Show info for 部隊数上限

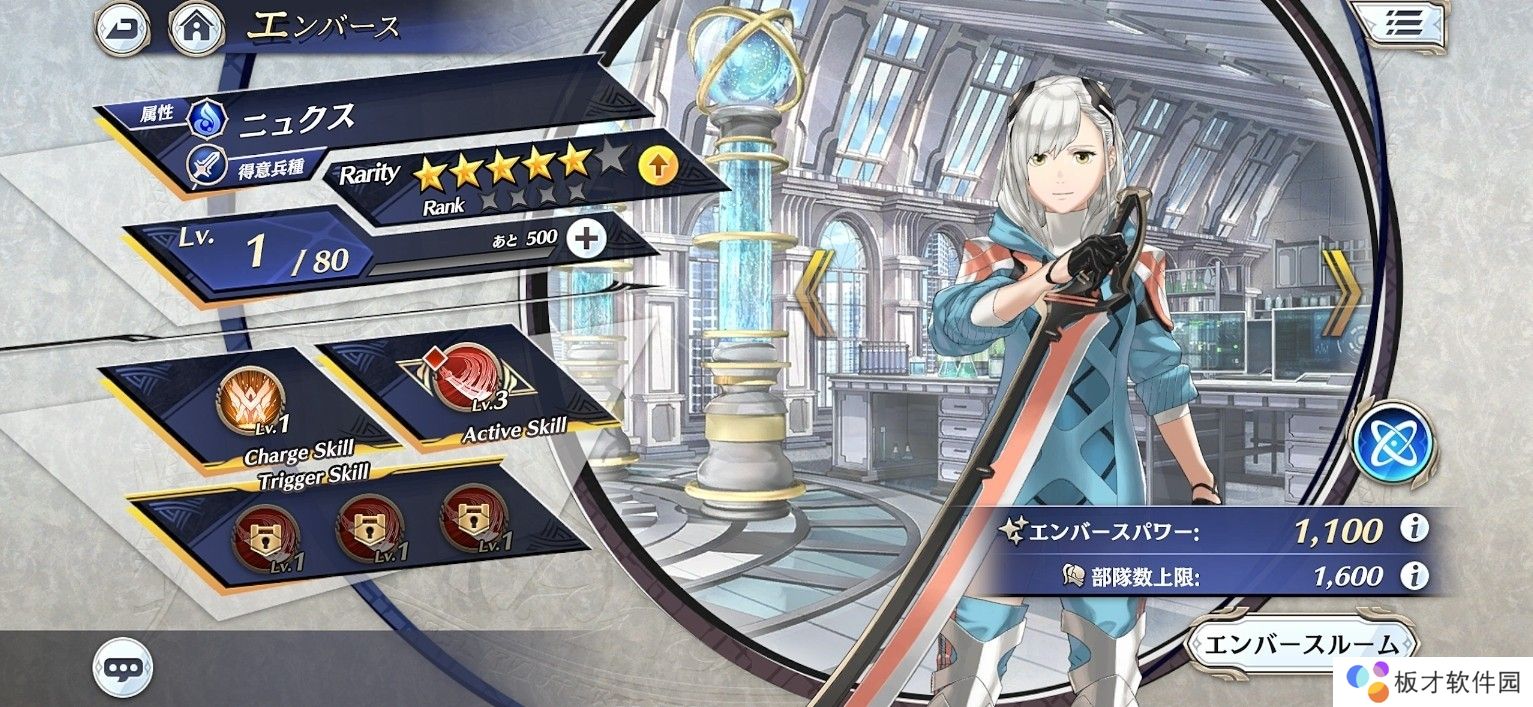coord(1414,576)
